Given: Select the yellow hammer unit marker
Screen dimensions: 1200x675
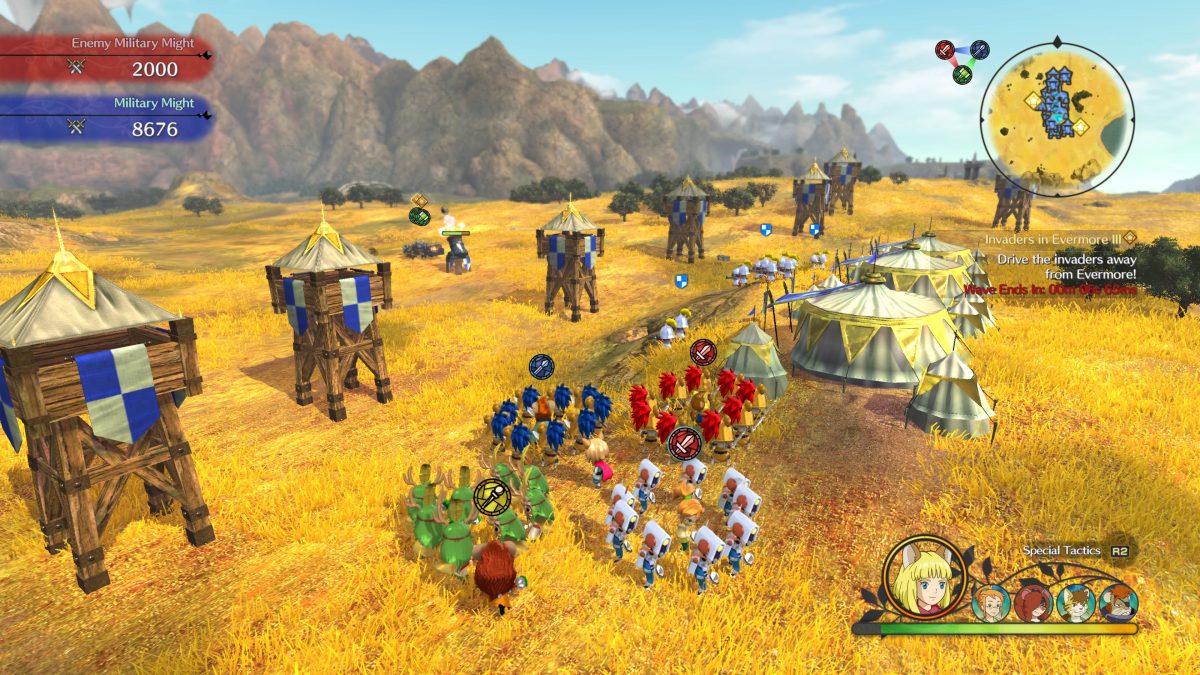Looking at the screenshot, I should click(x=491, y=495).
